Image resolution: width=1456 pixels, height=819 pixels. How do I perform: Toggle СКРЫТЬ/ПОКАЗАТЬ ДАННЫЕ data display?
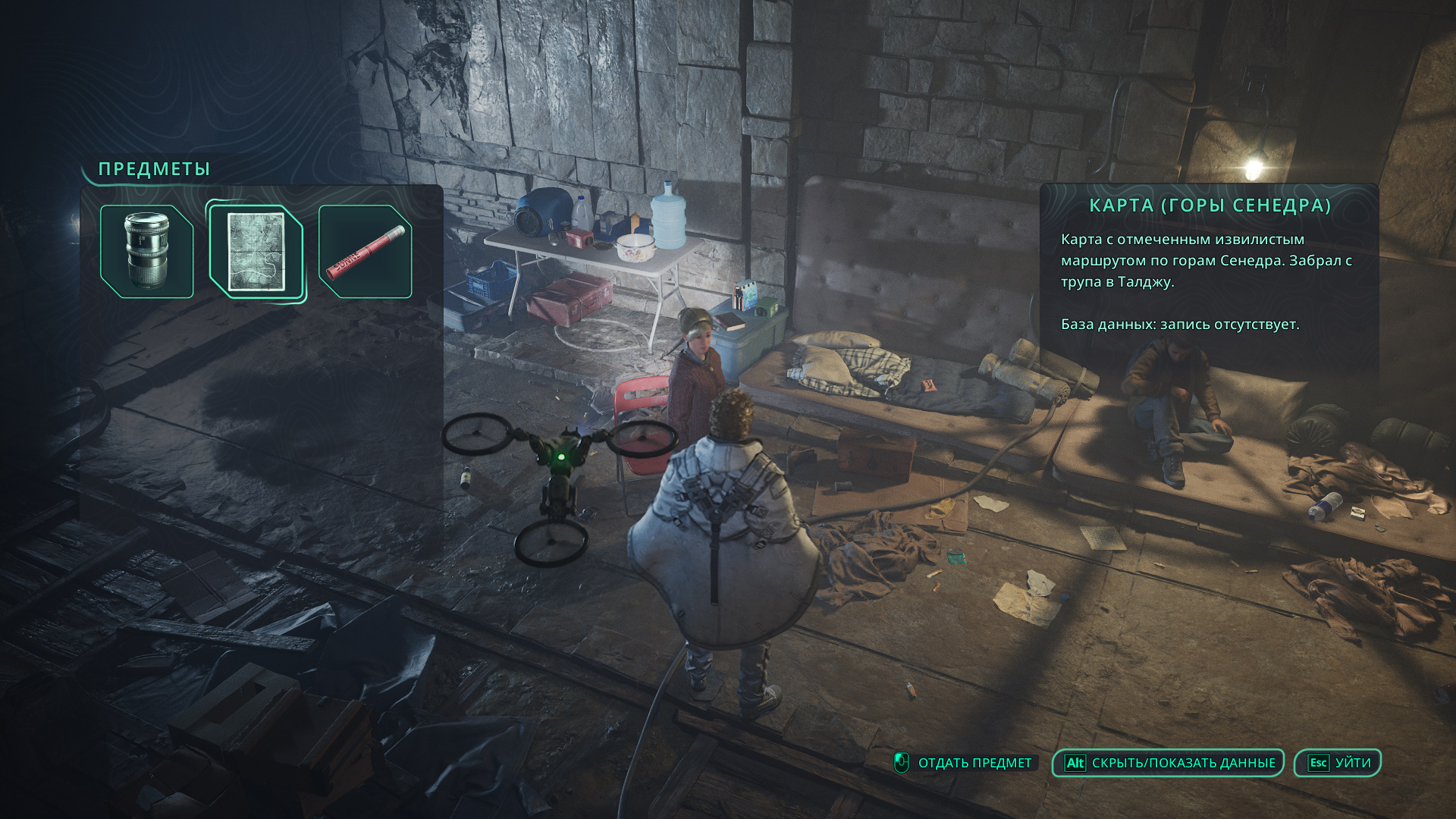point(1168,763)
